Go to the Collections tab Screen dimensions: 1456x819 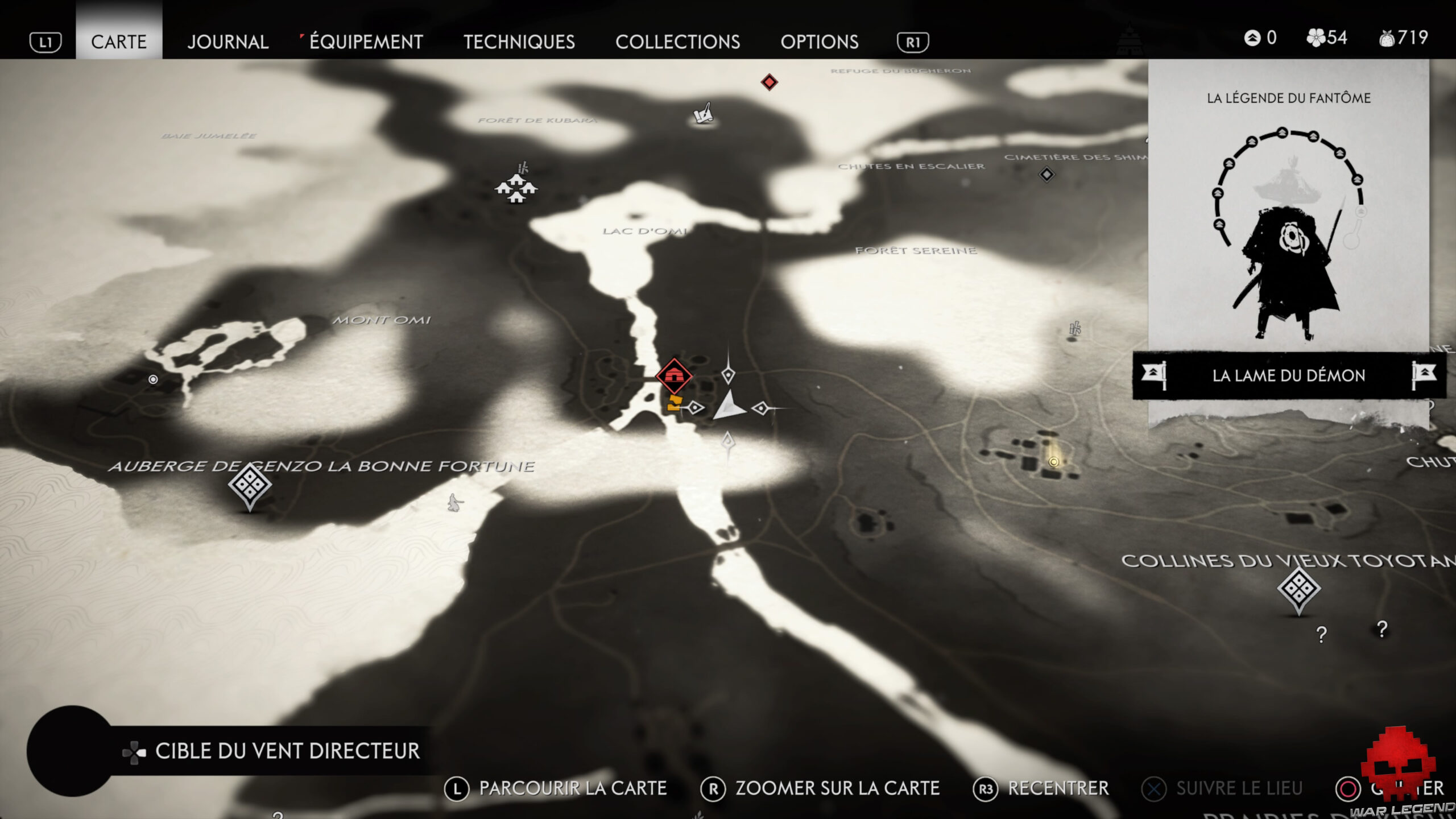(x=677, y=42)
